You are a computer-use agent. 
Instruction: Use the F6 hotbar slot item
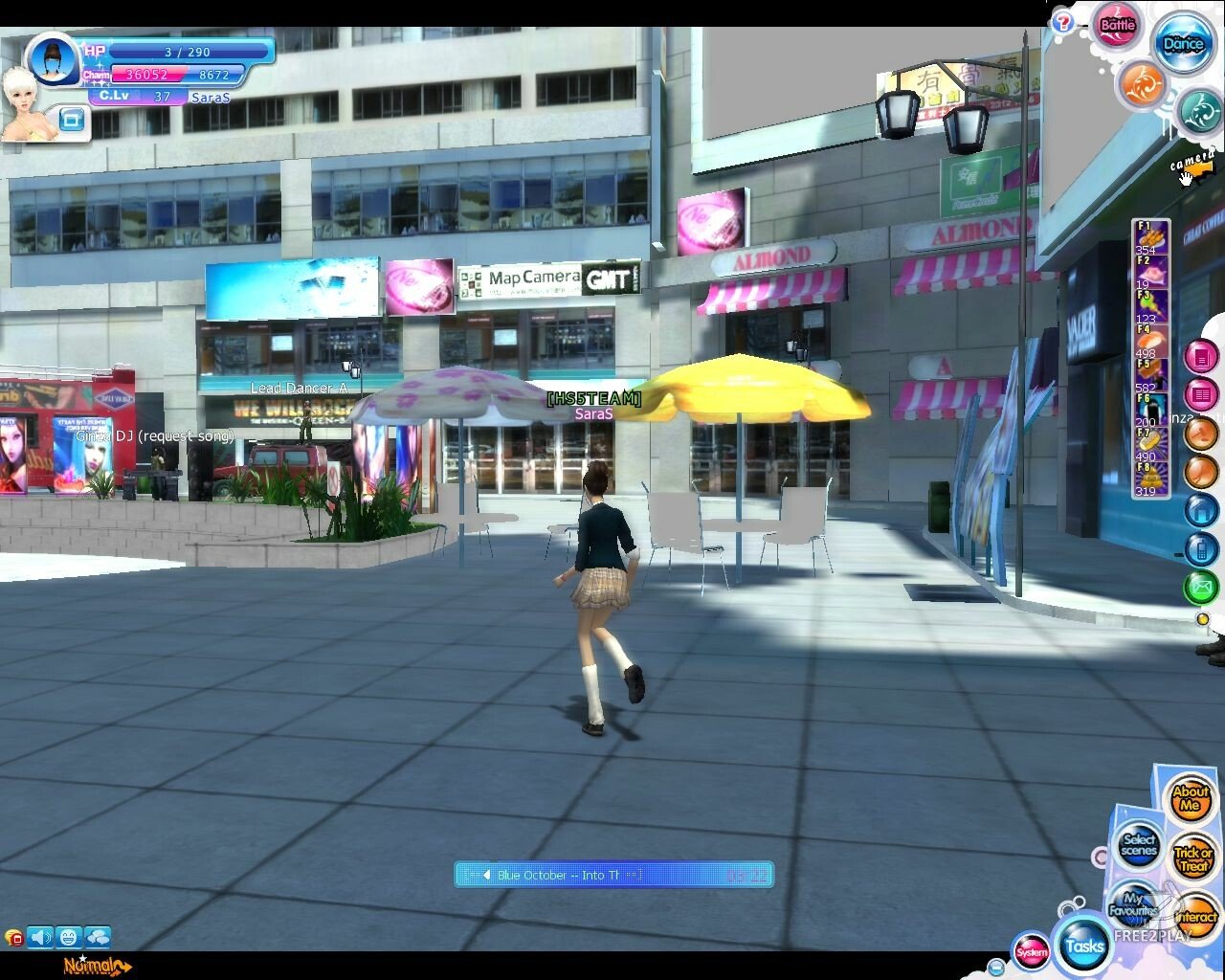1149,409
